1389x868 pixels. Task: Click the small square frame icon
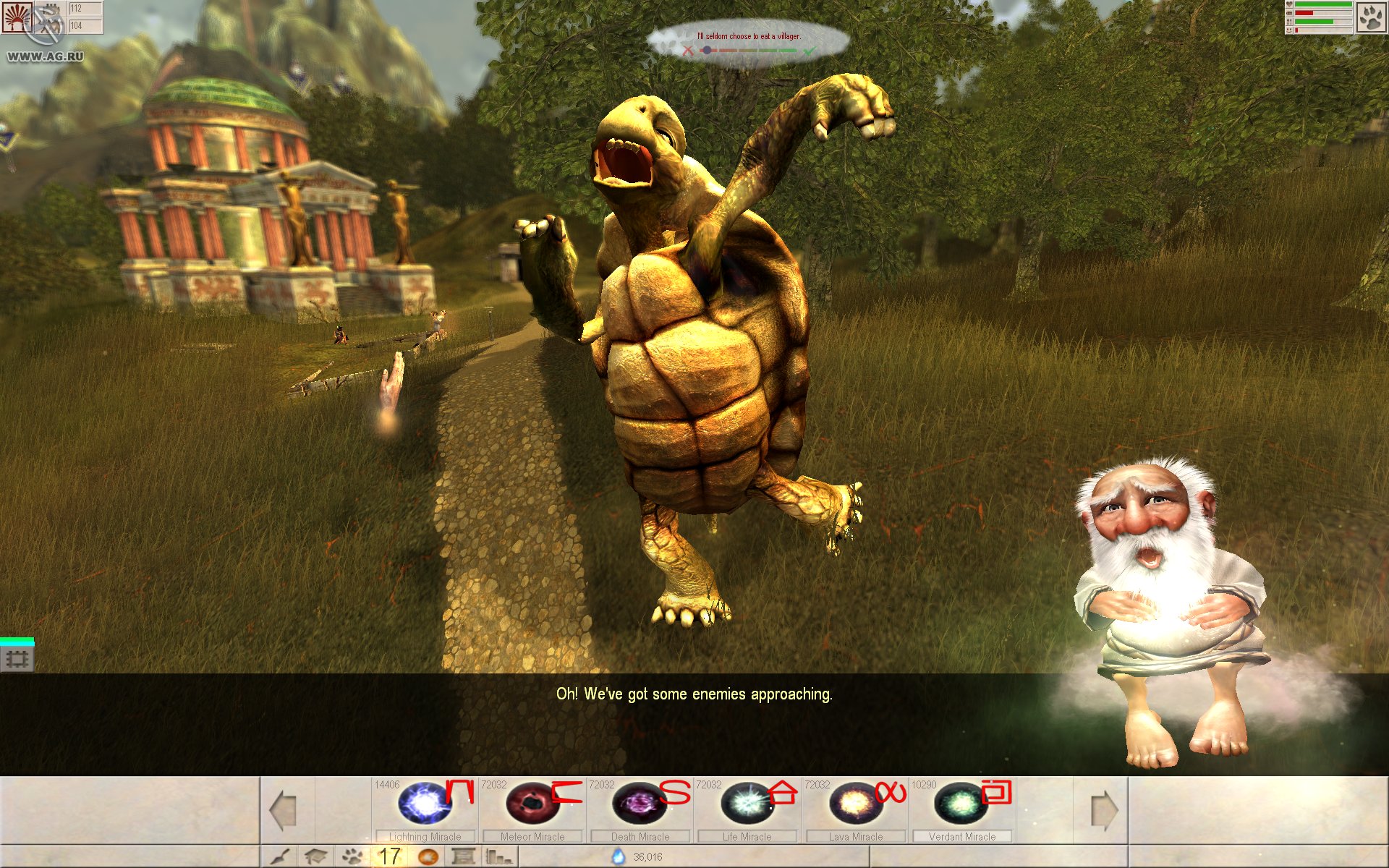click(x=17, y=659)
